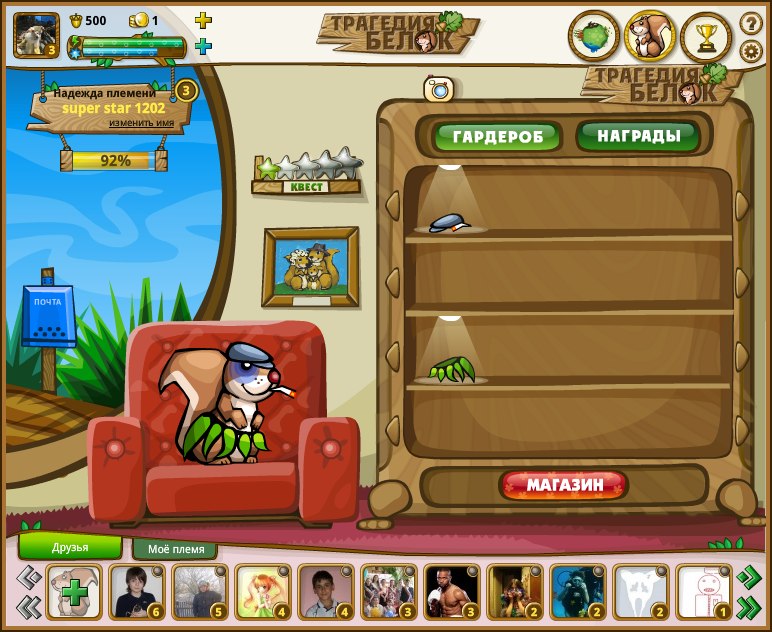Open the Почта mailbox
This screenshot has height=632, width=772.
48,316
